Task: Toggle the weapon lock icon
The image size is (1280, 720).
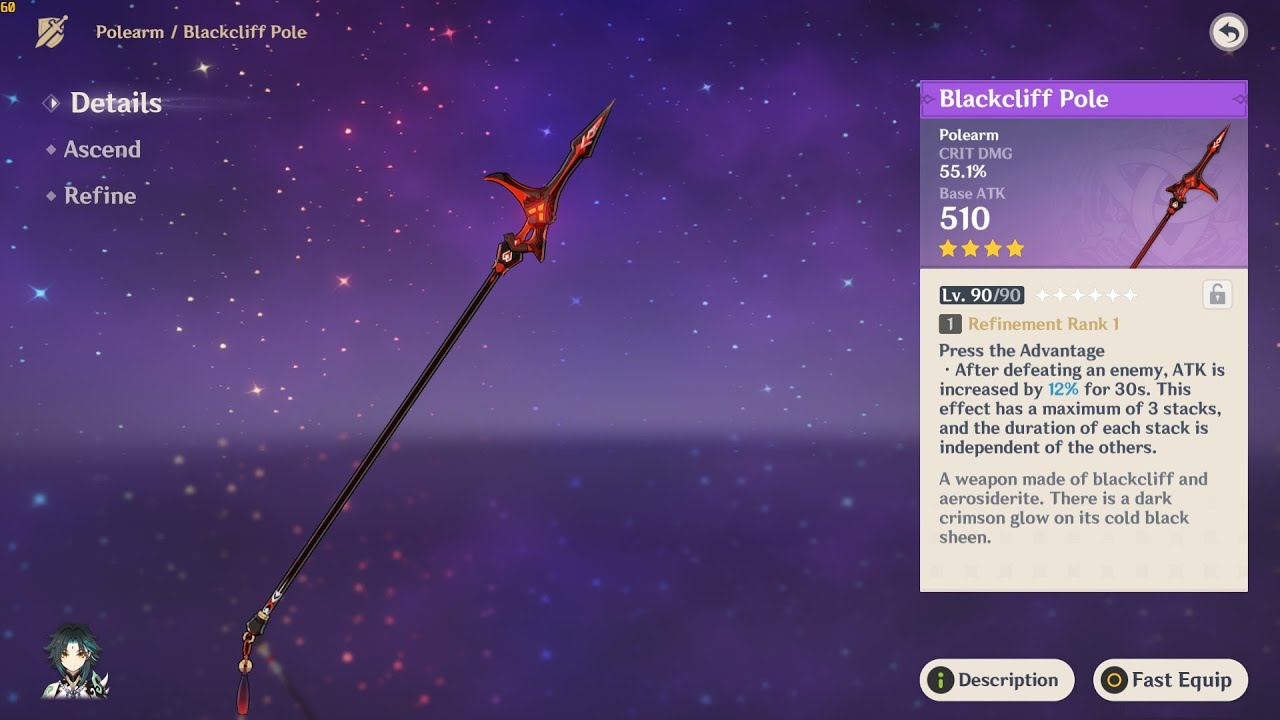Action: tap(1217, 295)
